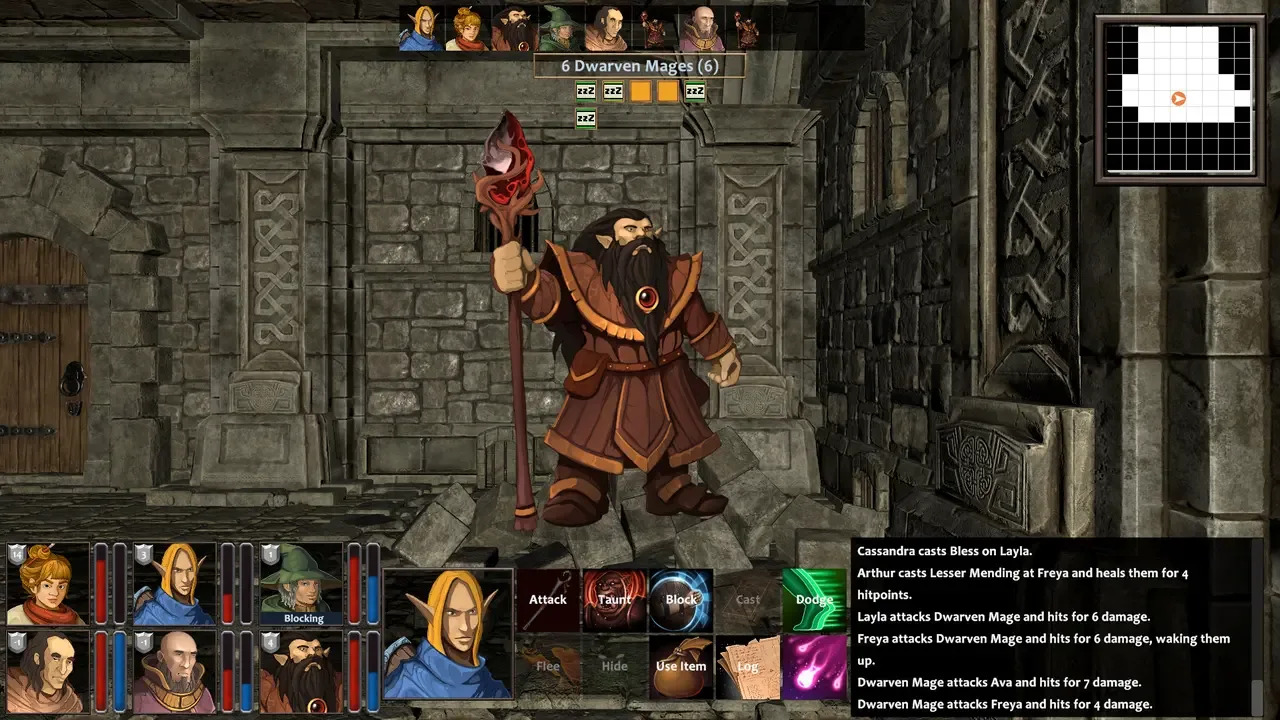Image resolution: width=1280 pixels, height=720 pixels.
Task: Click the greyed-out Hide button
Action: click(x=614, y=667)
